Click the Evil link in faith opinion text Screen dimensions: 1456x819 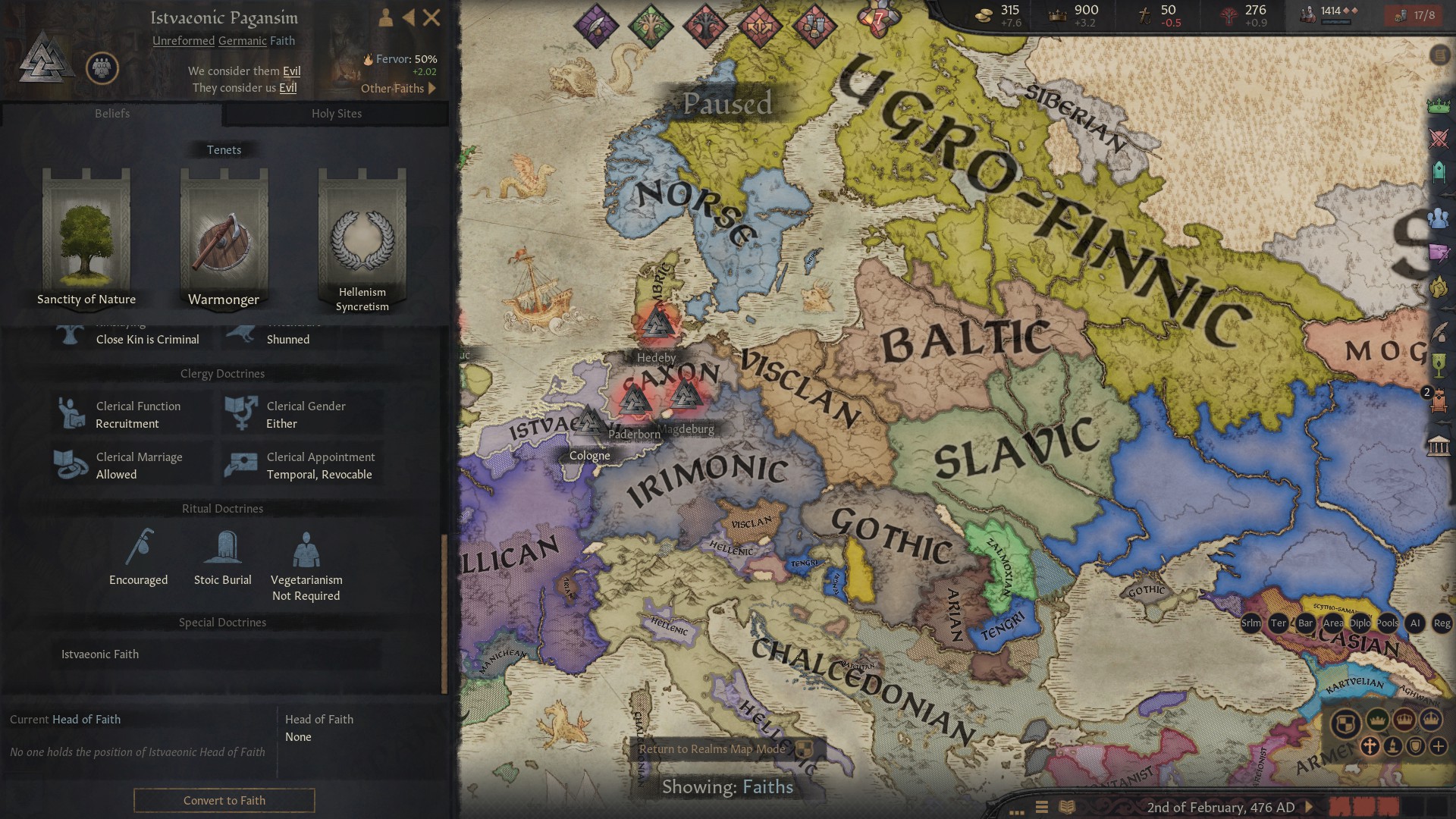pos(292,71)
